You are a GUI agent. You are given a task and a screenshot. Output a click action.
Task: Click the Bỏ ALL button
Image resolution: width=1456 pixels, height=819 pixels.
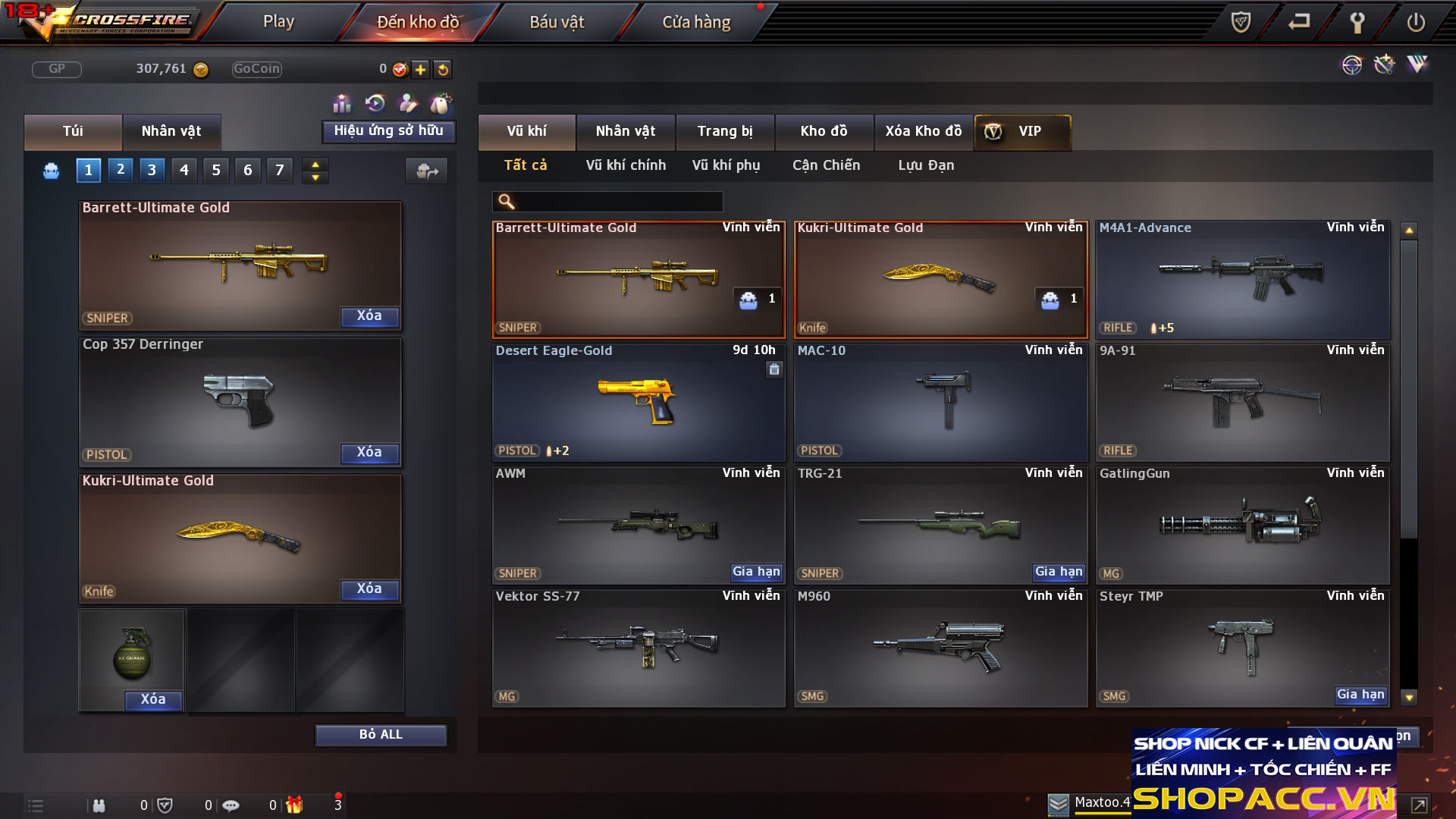[381, 735]
